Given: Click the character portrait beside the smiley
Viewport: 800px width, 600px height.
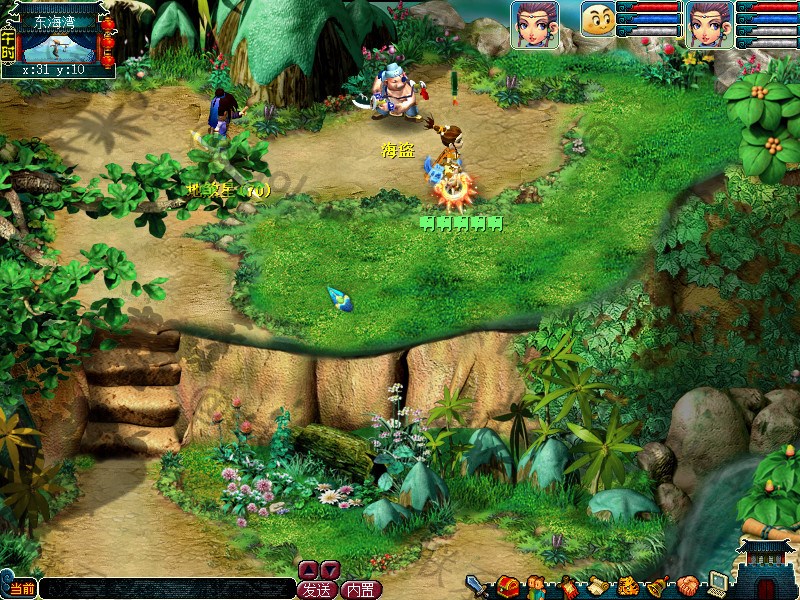Looking at the screenshot, I should click(535, 24).
